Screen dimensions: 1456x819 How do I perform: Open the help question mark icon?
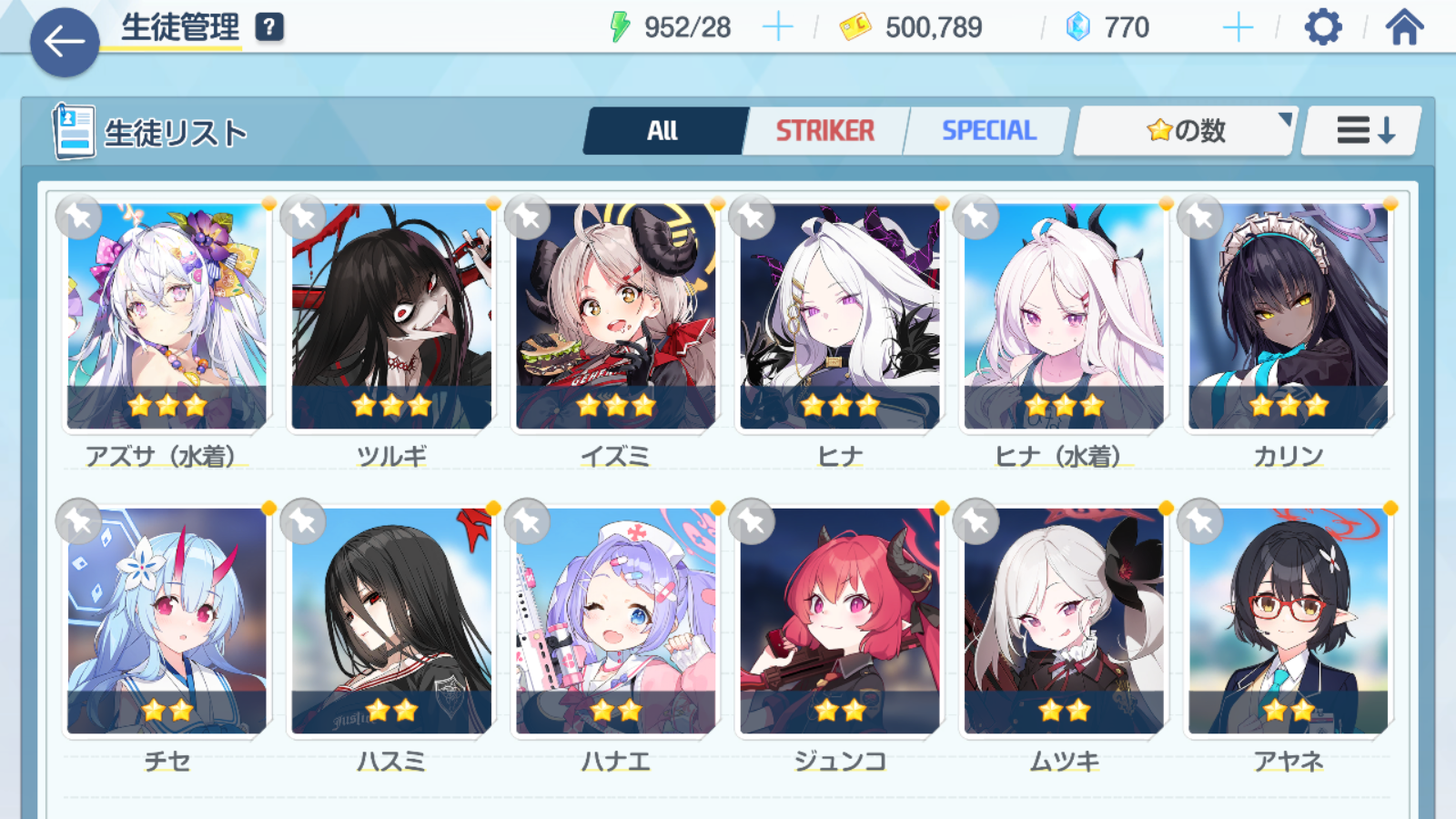coord(269,27)
